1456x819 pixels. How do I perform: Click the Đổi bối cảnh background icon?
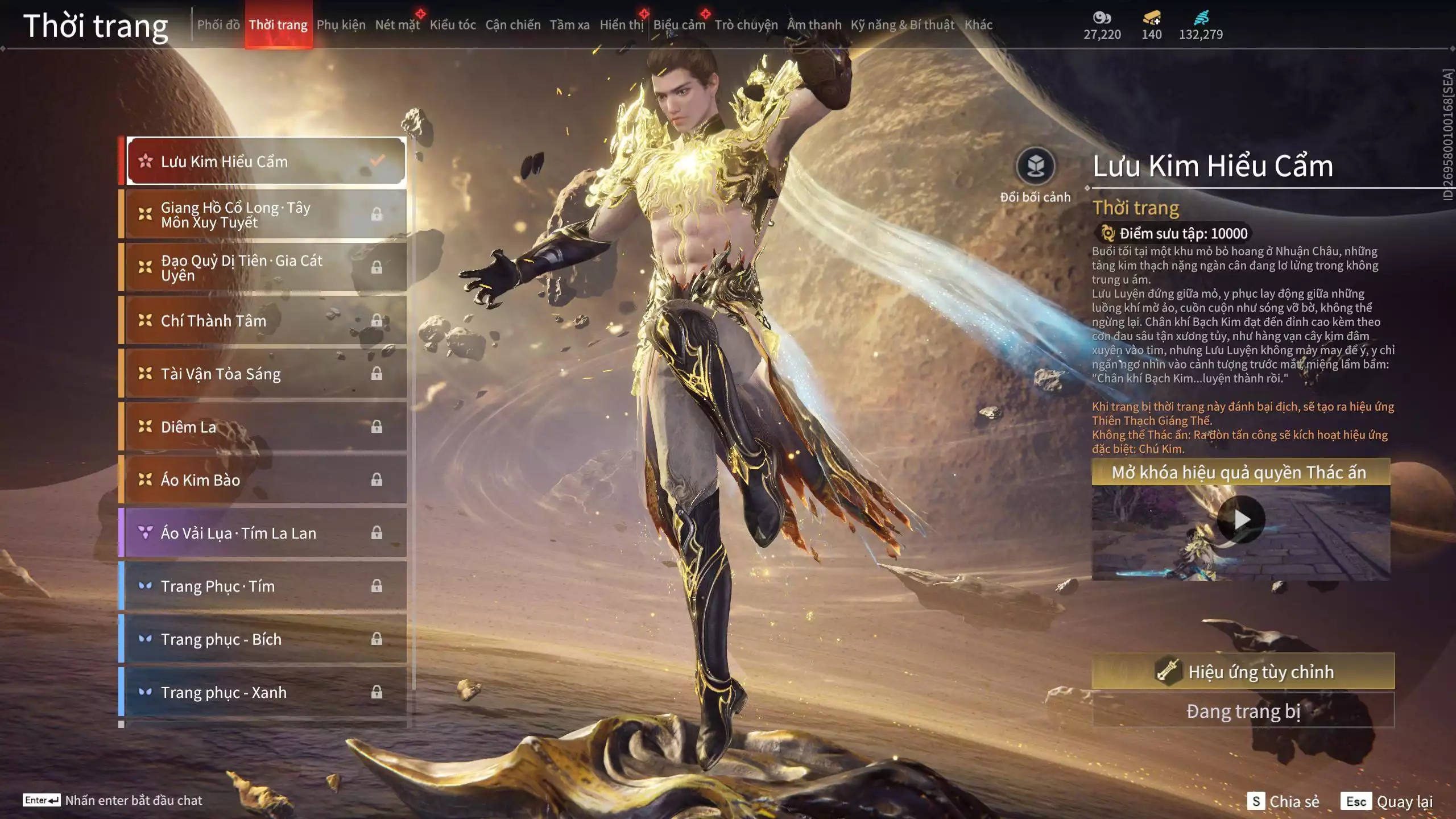pos(1035,167)
